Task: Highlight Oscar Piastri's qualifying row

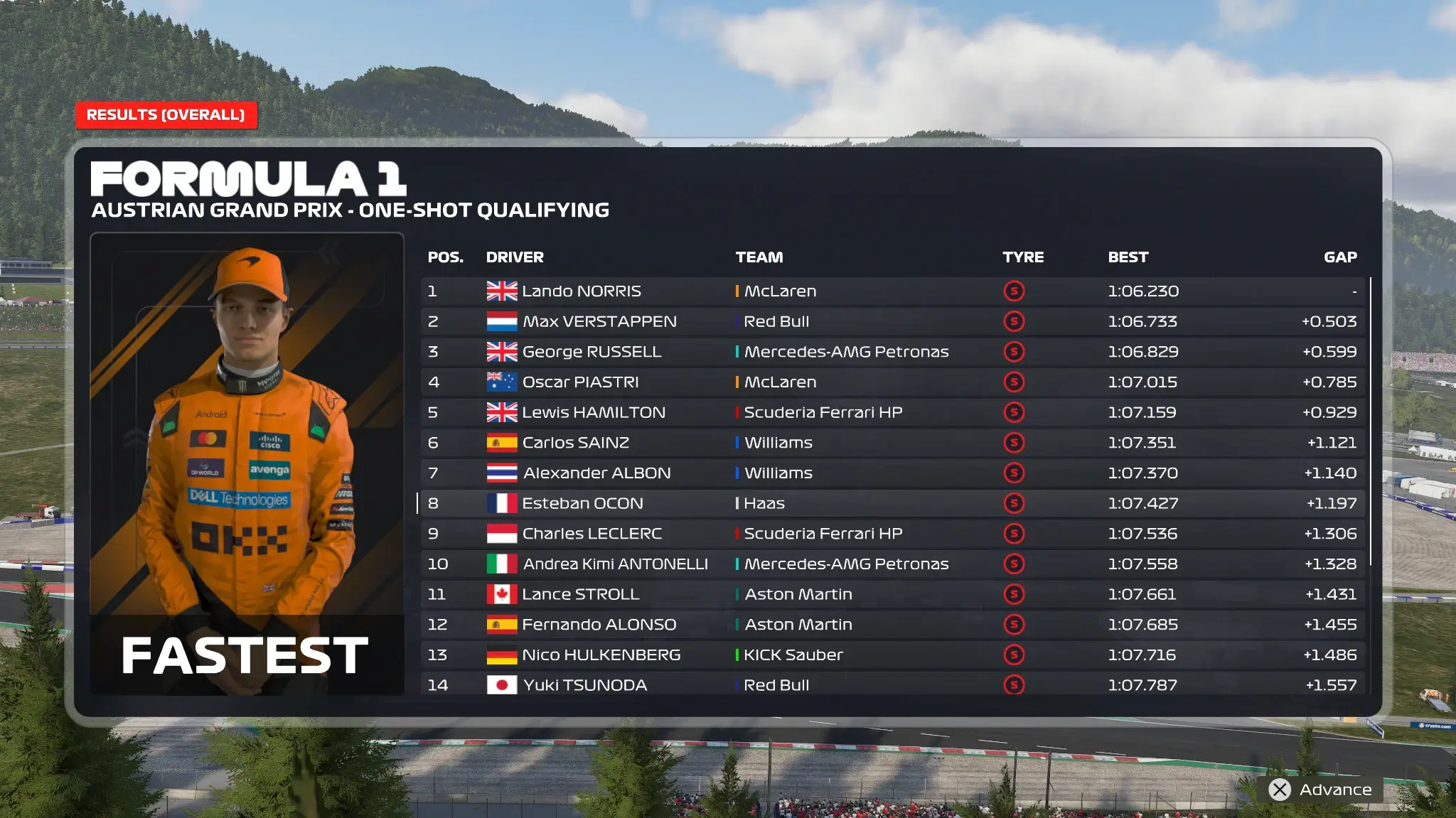Action: (892, 382)
